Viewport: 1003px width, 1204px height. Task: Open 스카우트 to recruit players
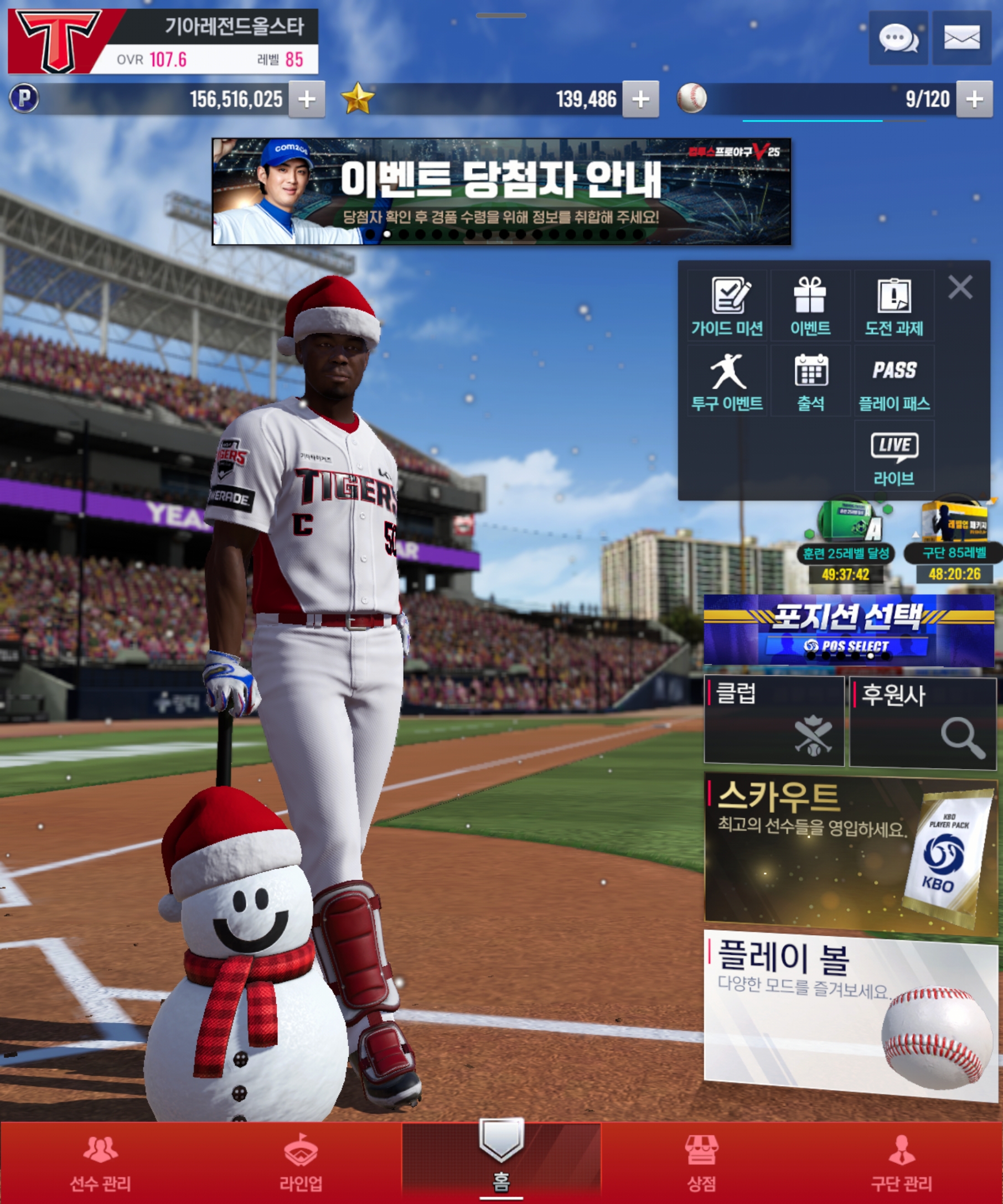coord(850,853)
